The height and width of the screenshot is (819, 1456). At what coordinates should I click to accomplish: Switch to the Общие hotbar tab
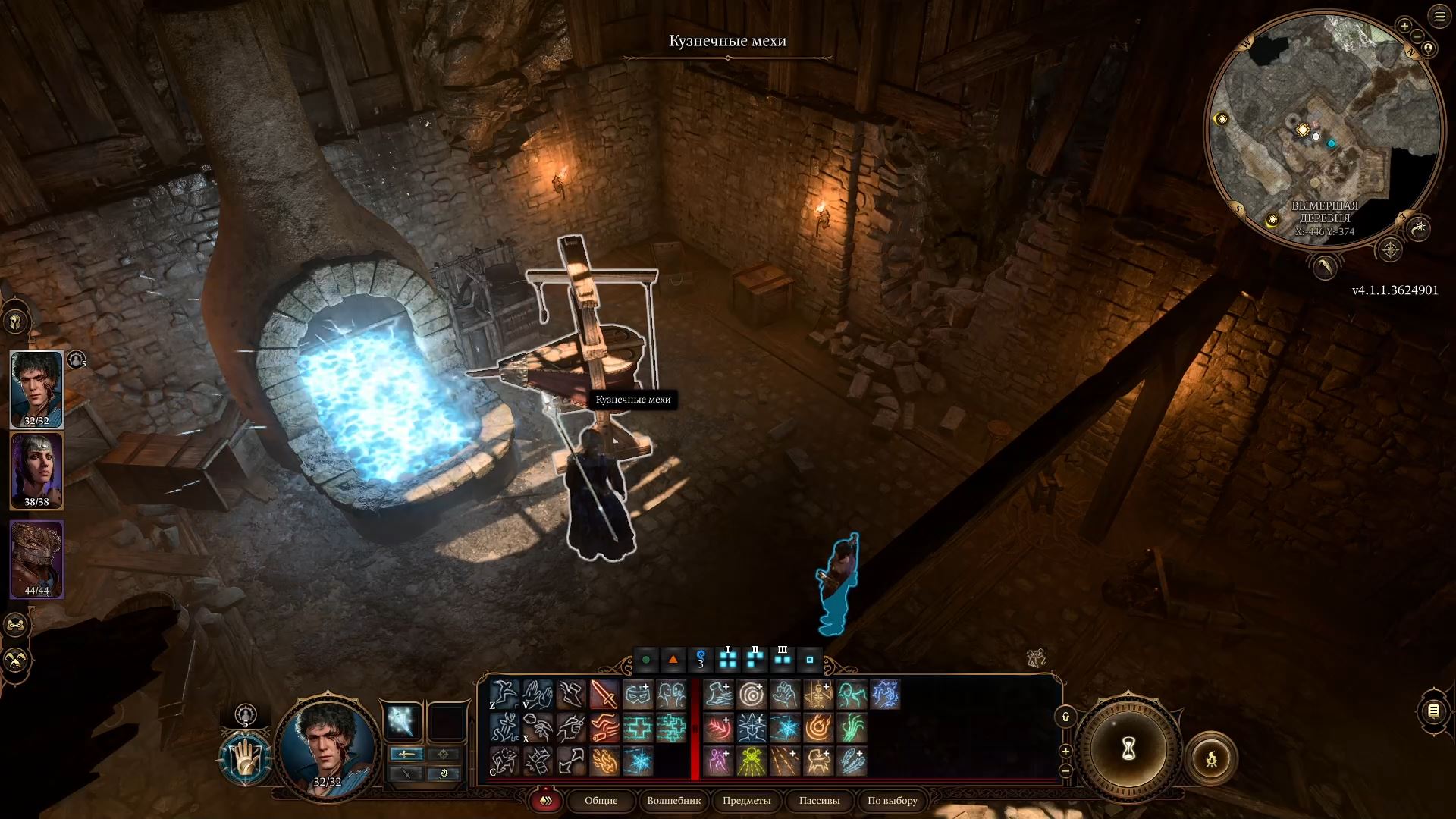point(601,800)
